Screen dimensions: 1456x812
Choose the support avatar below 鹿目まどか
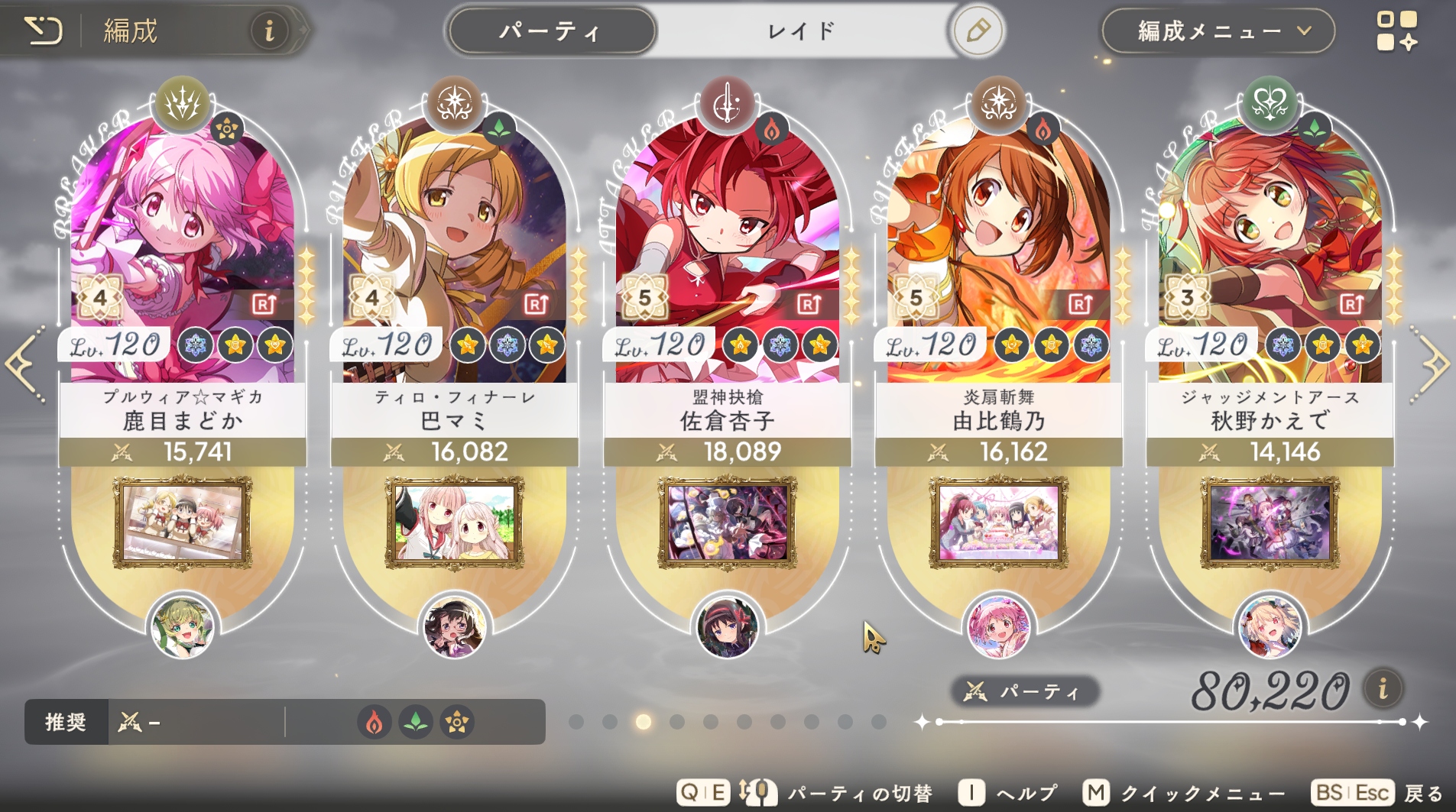coord(182,627)
